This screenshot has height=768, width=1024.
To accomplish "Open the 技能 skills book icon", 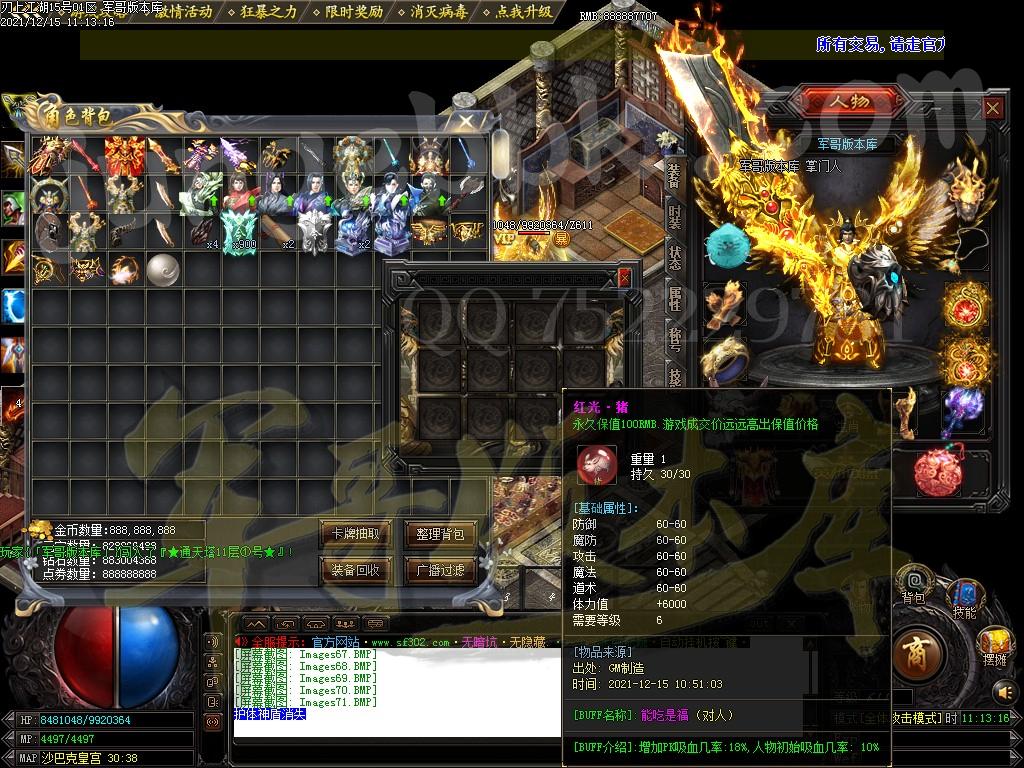I will pyautogui.click(x=964, y=598).
